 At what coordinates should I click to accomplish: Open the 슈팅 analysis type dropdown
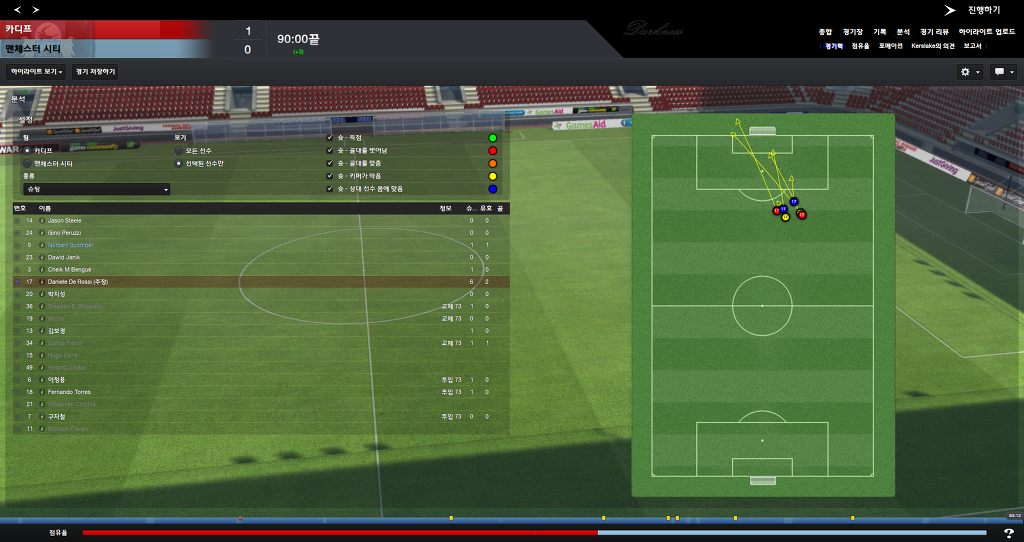point(97,189)
